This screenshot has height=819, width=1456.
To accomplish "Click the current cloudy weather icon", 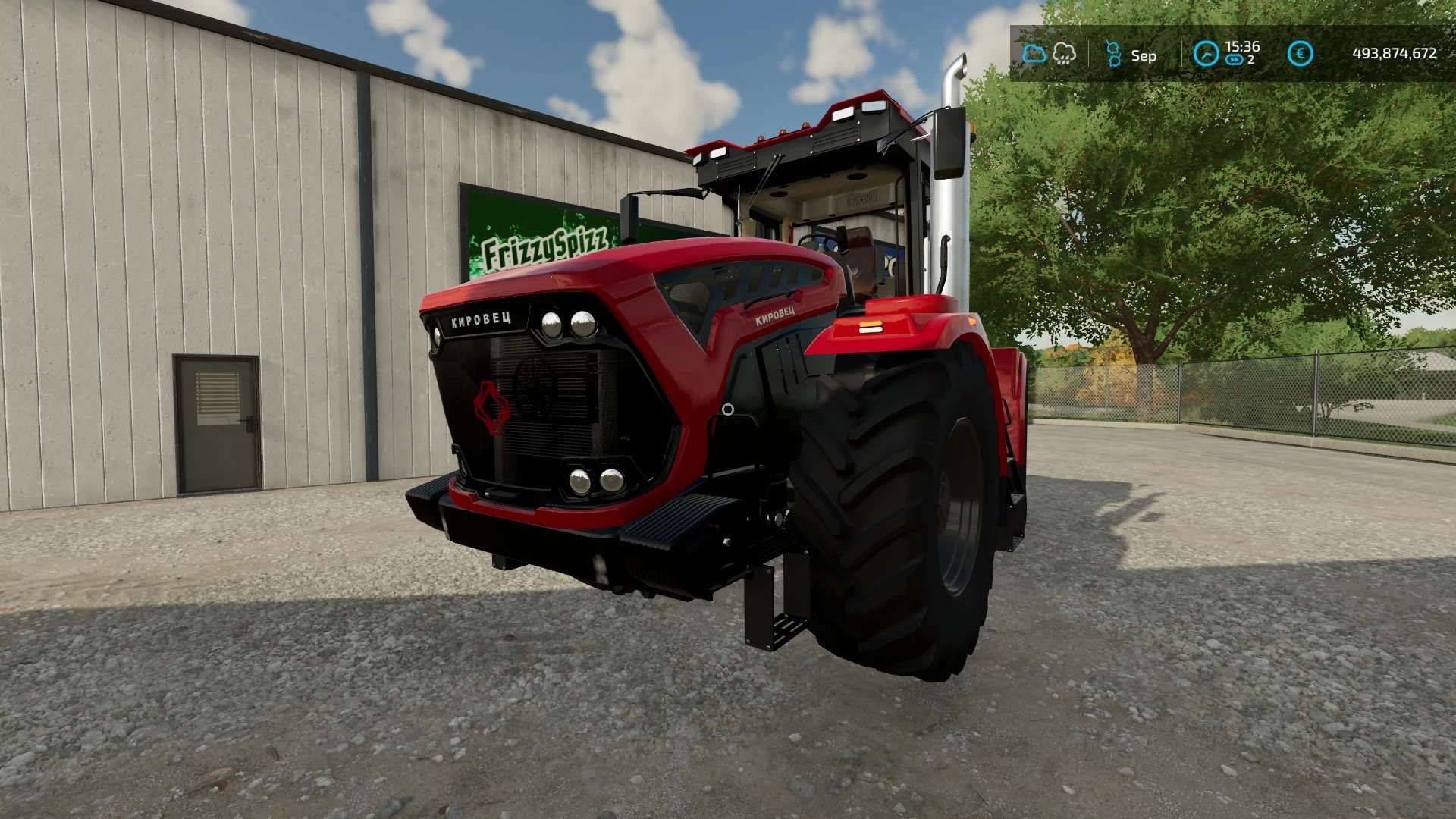I will (x=1034, y=53).
